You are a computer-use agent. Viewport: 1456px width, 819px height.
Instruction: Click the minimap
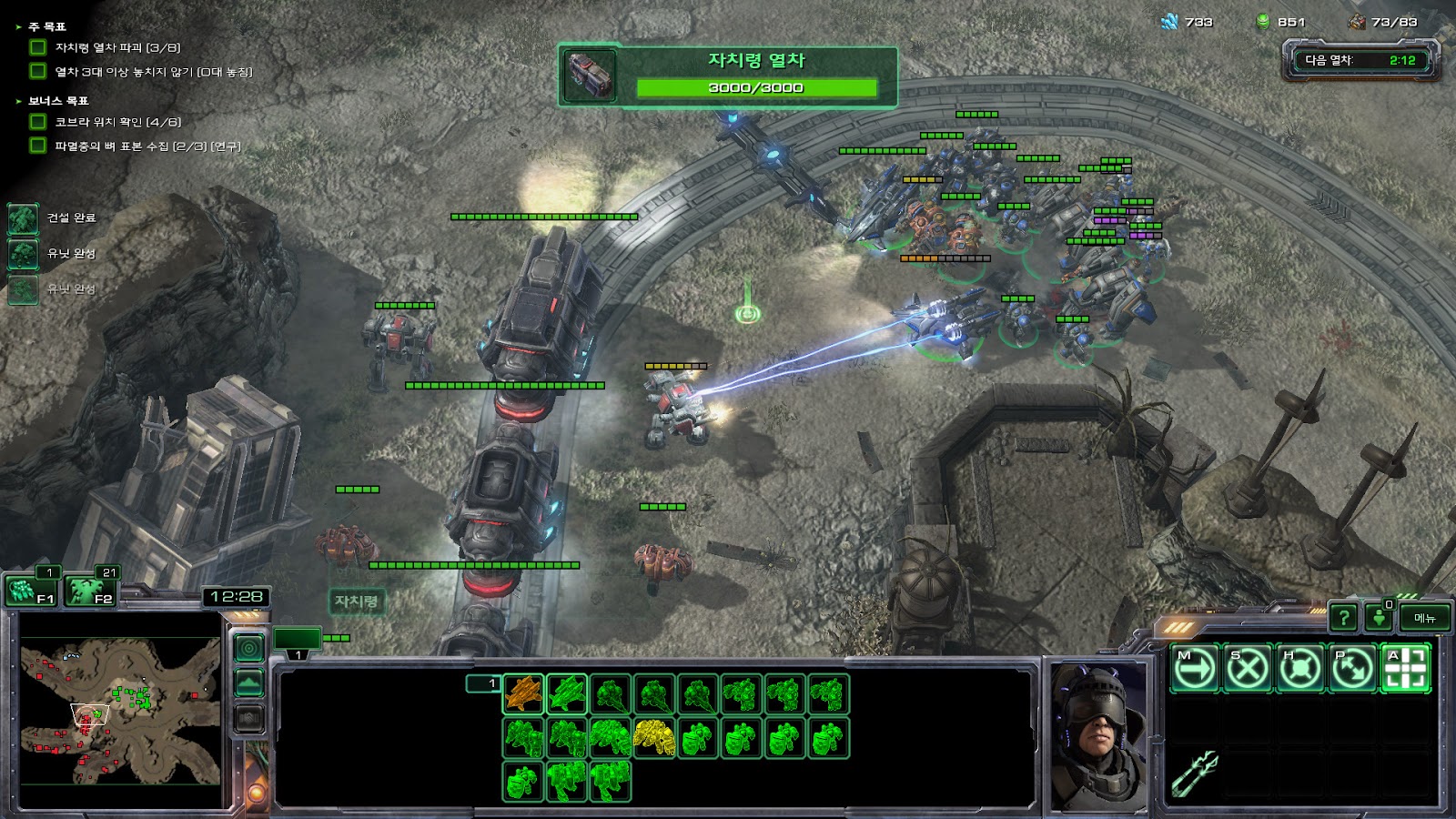coord(120,710)
